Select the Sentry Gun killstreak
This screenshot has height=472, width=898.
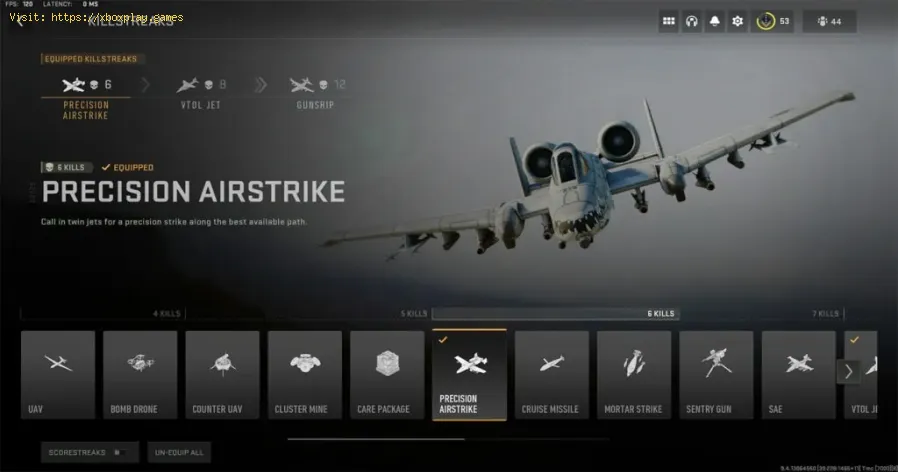click(x=716, y=374)
